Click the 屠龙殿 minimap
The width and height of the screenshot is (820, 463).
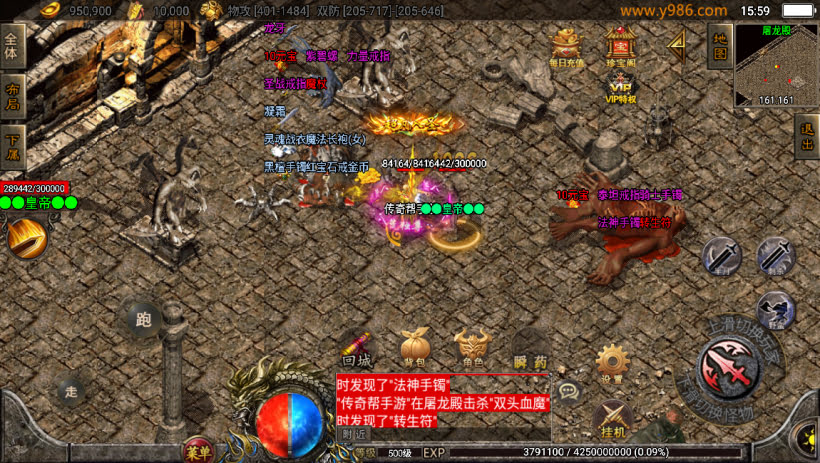tap(776, 66)
